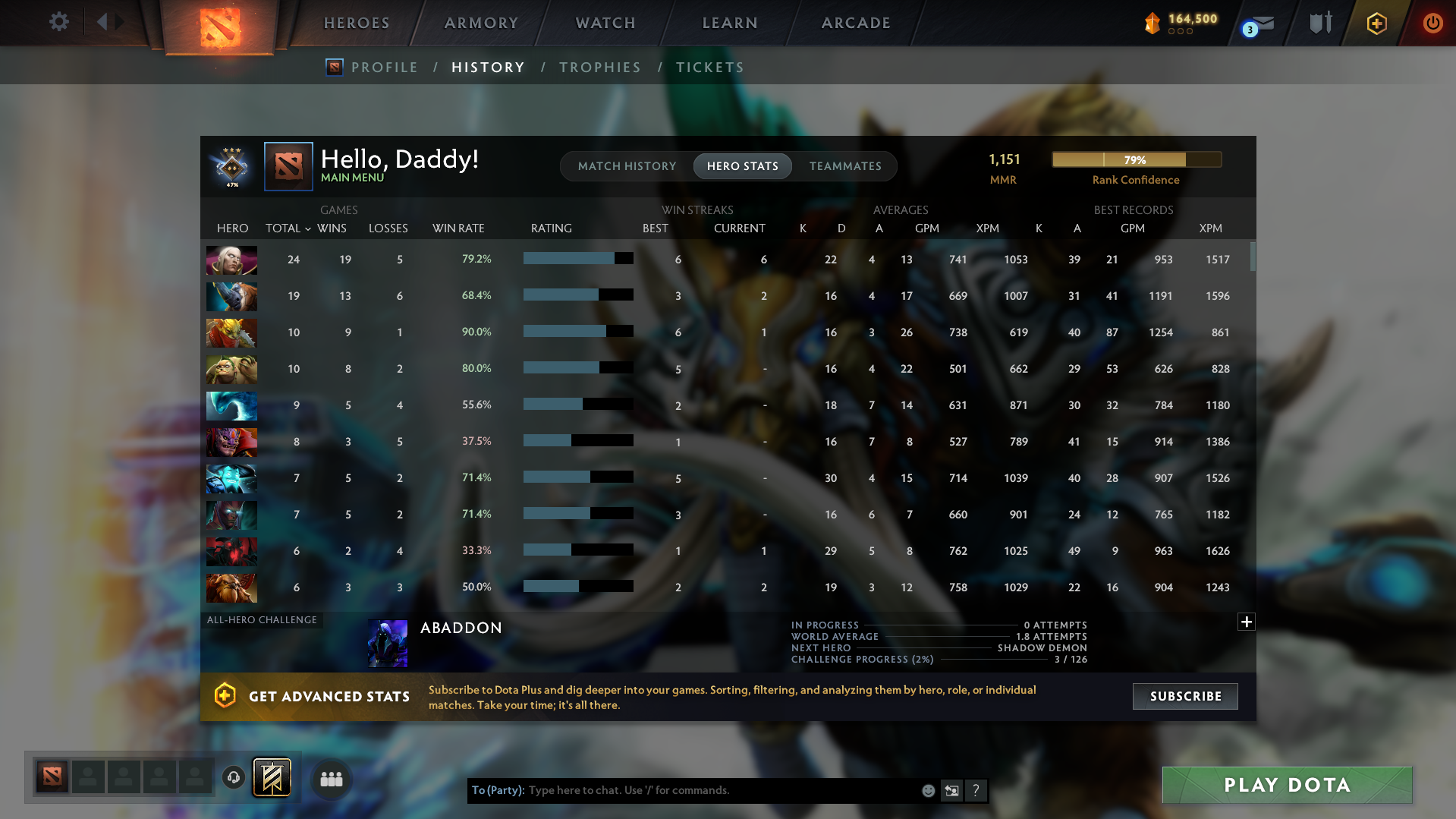The image size is (1456, 819).
Task: Open the emoticon picker in the chat bar
Action: point(927,790)
